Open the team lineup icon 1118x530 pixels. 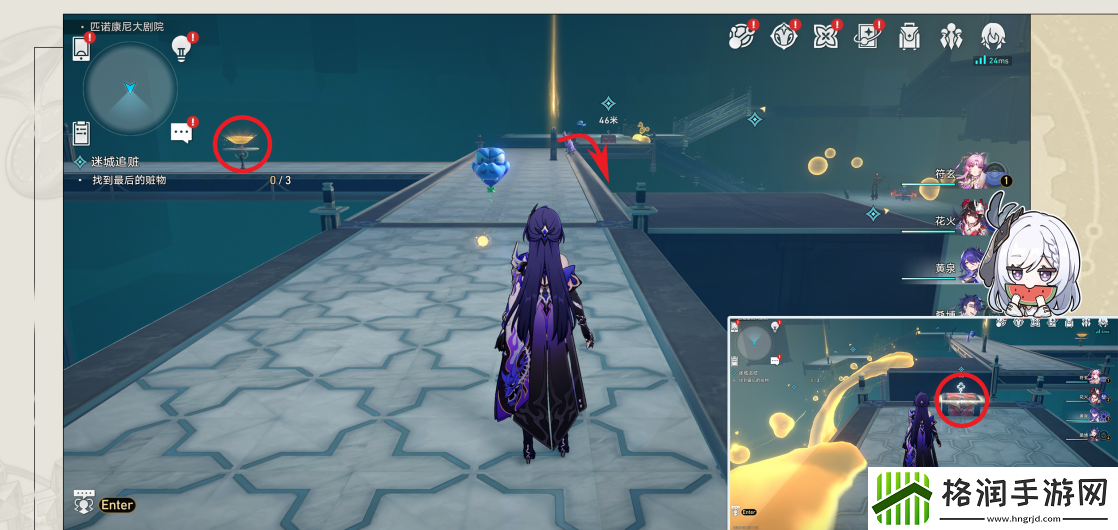[x=950, y=36]
